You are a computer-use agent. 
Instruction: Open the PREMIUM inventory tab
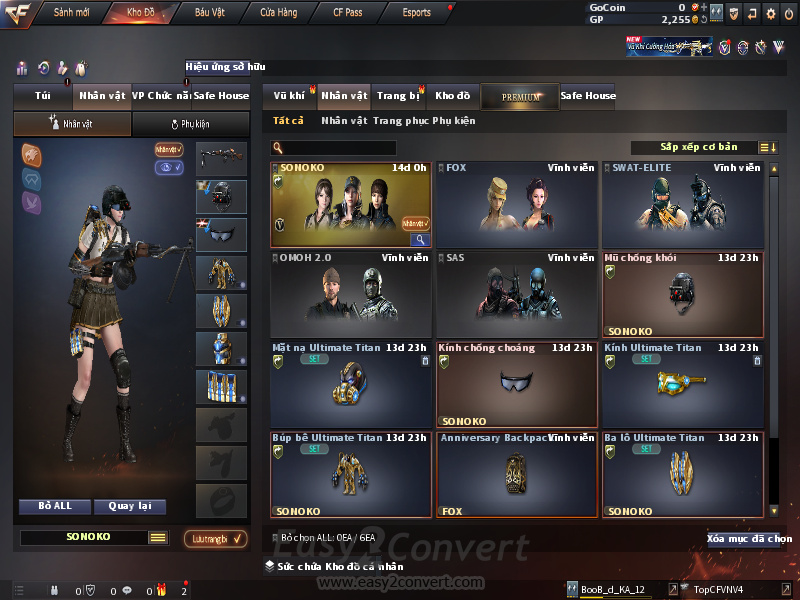[x=521, y=97]
